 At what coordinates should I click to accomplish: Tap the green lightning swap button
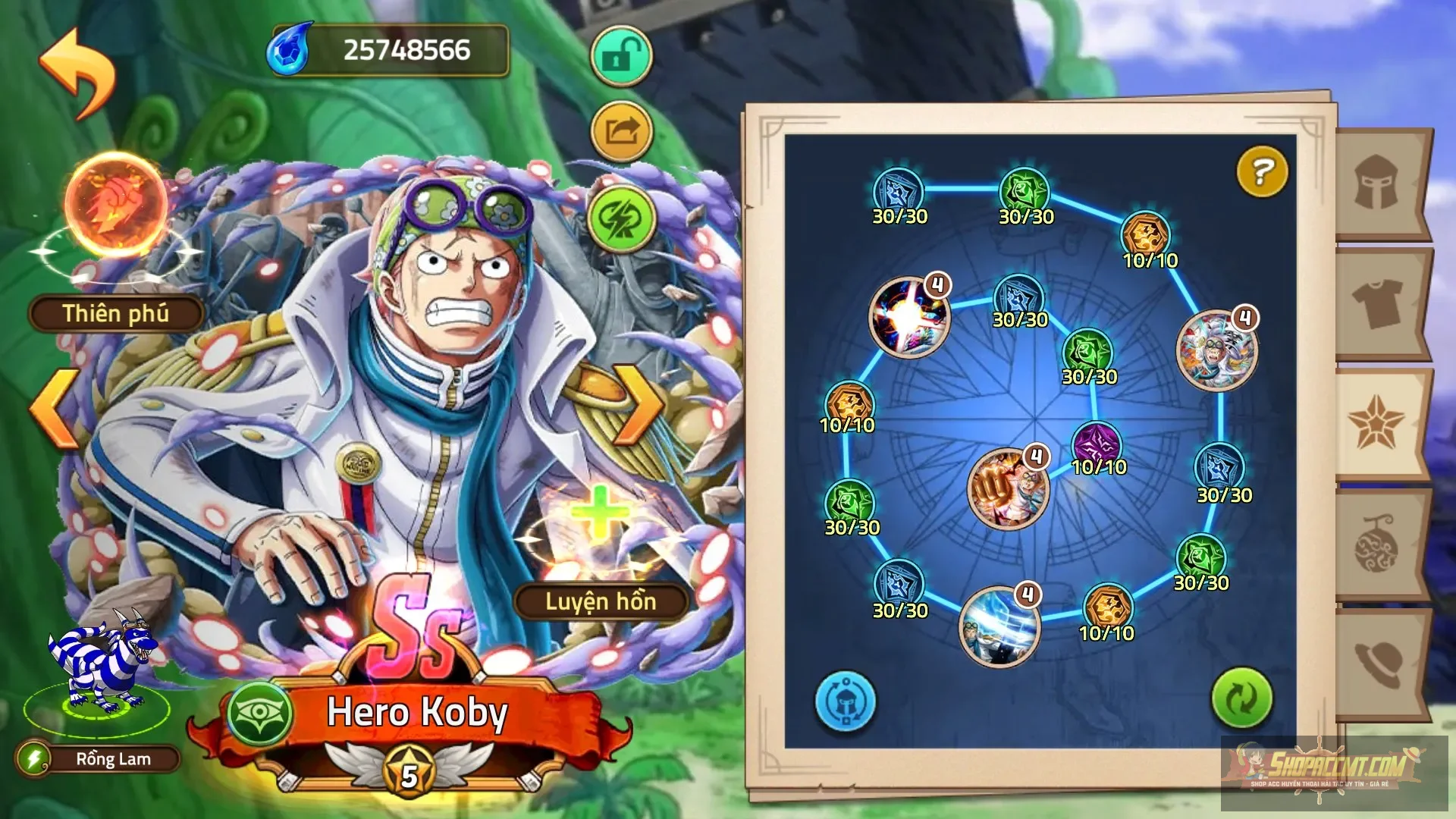coord(621,219)
